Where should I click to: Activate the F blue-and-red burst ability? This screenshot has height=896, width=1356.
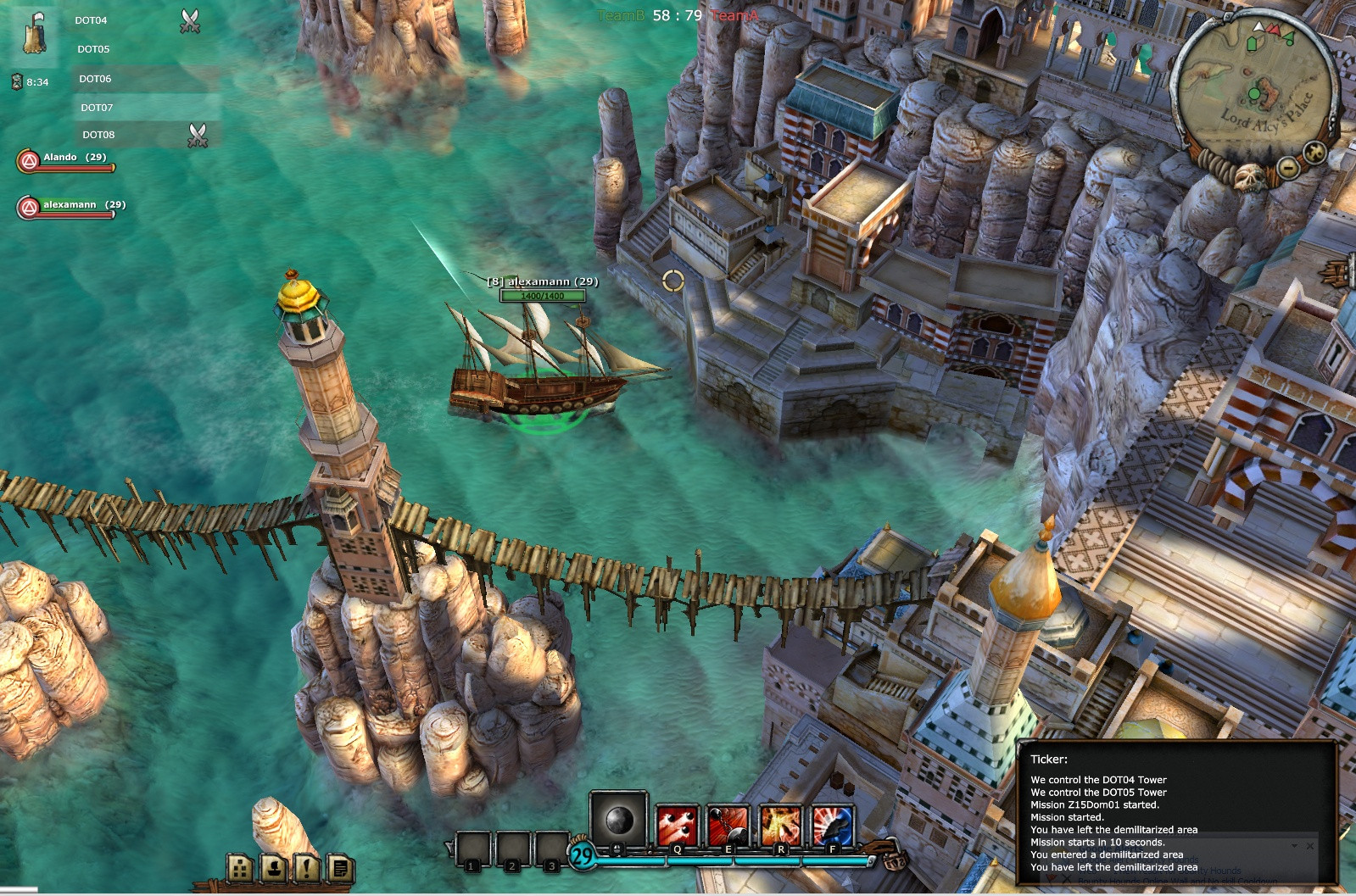(x=832, y=826)
